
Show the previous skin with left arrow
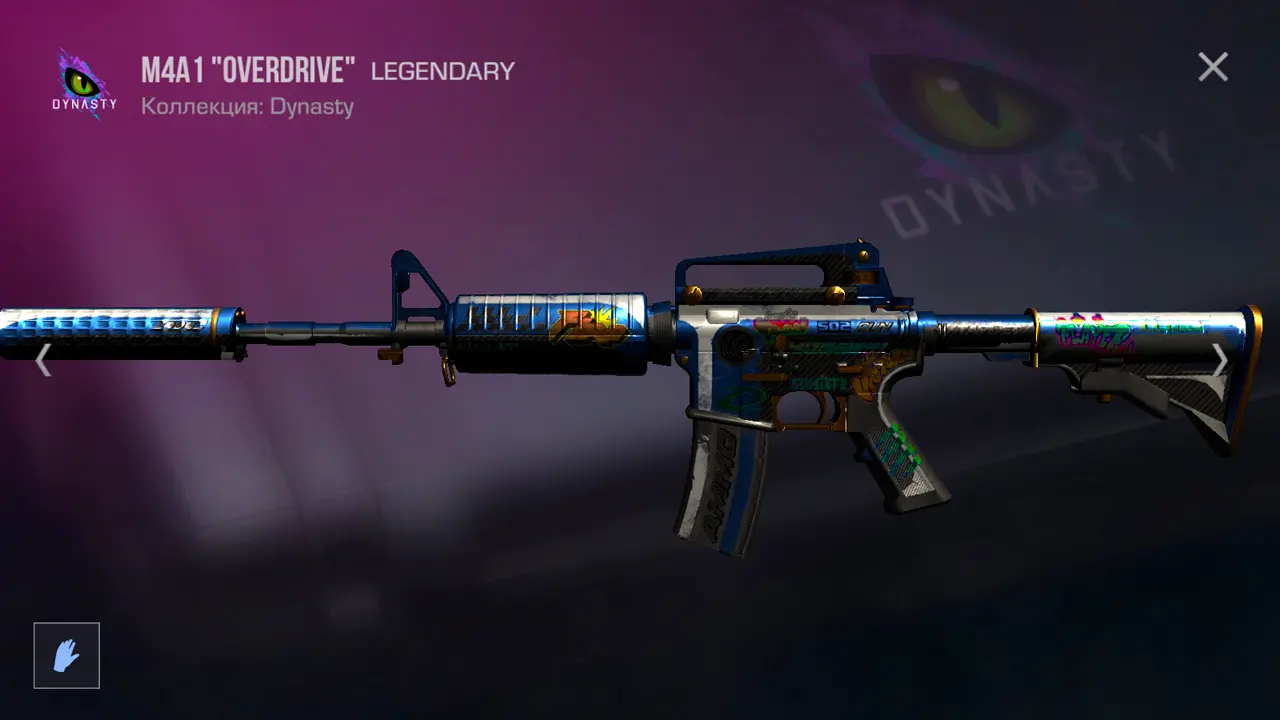(43, 360)
